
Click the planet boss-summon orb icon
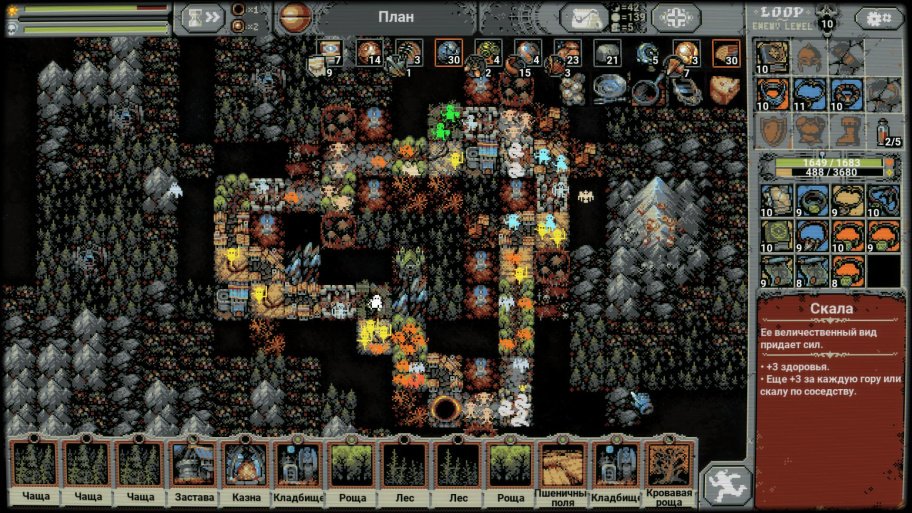(294, 17)
